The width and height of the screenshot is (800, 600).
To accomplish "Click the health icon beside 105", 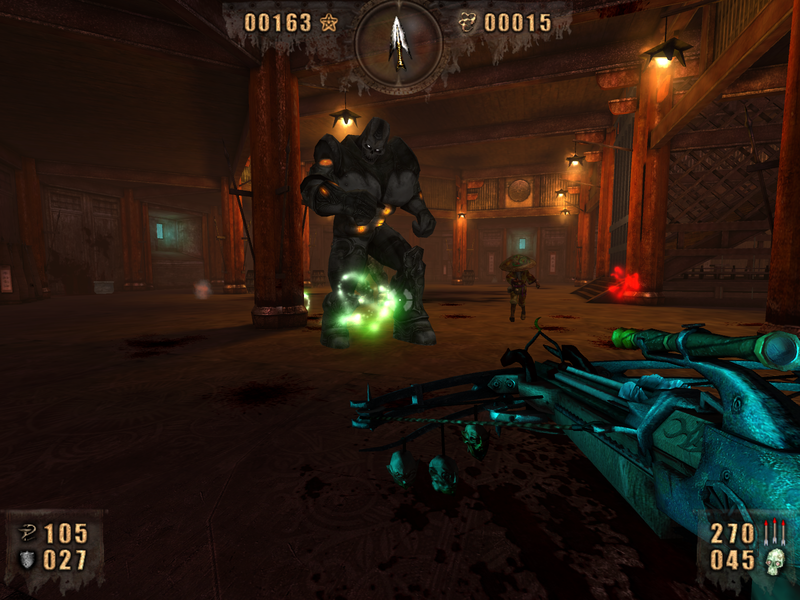I will pos(28,533).
